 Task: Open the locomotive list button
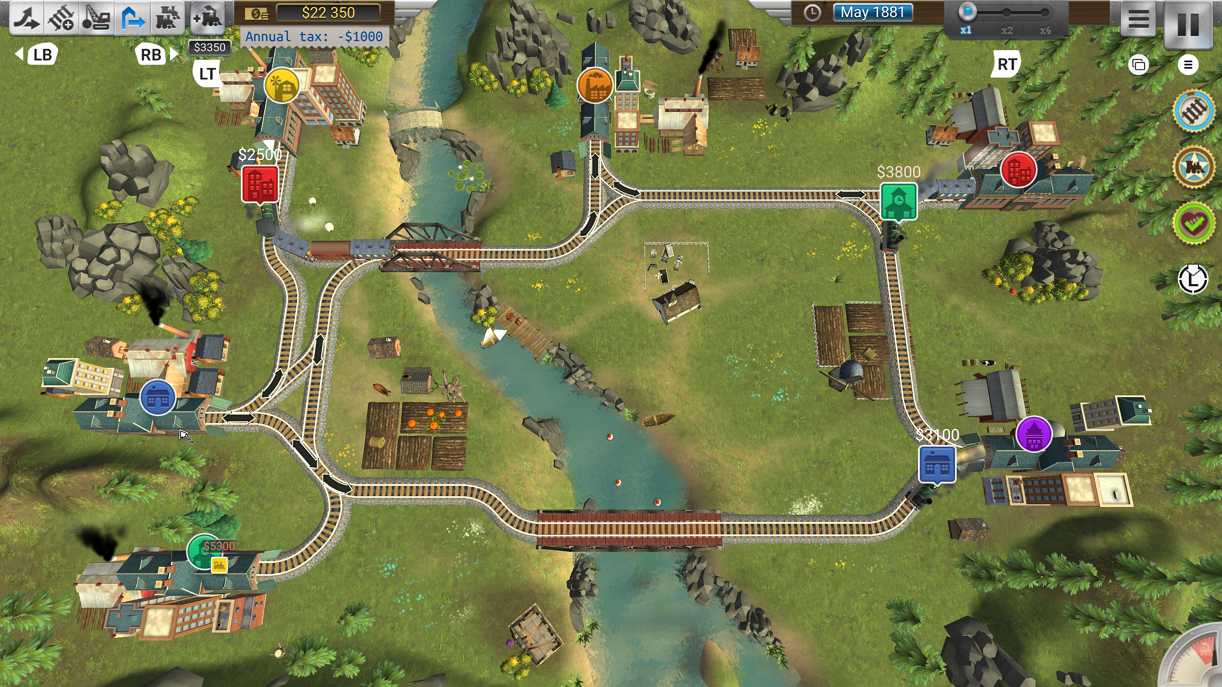coord(166,17)
